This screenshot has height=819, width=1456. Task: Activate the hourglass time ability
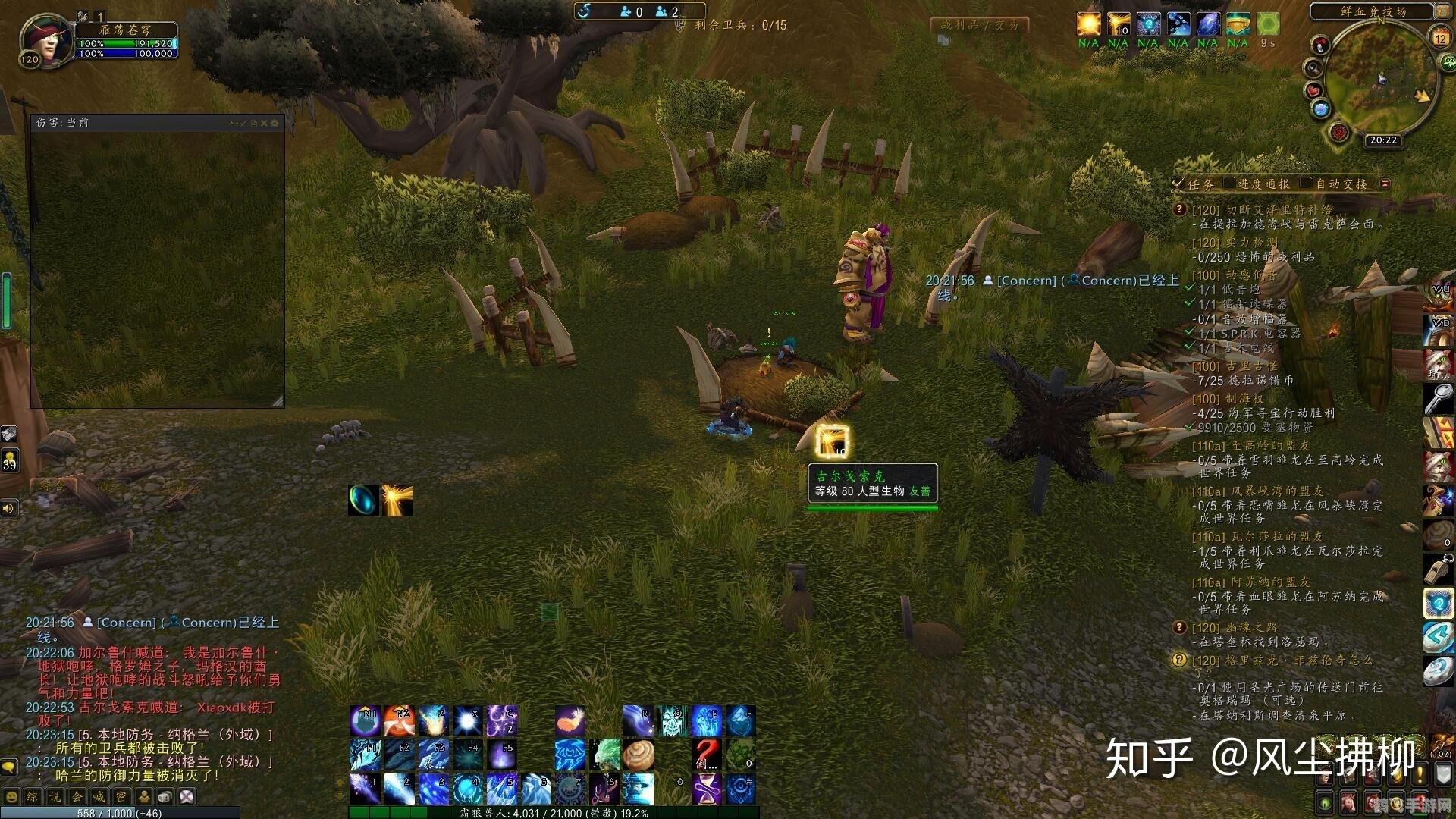click(706, 789)
